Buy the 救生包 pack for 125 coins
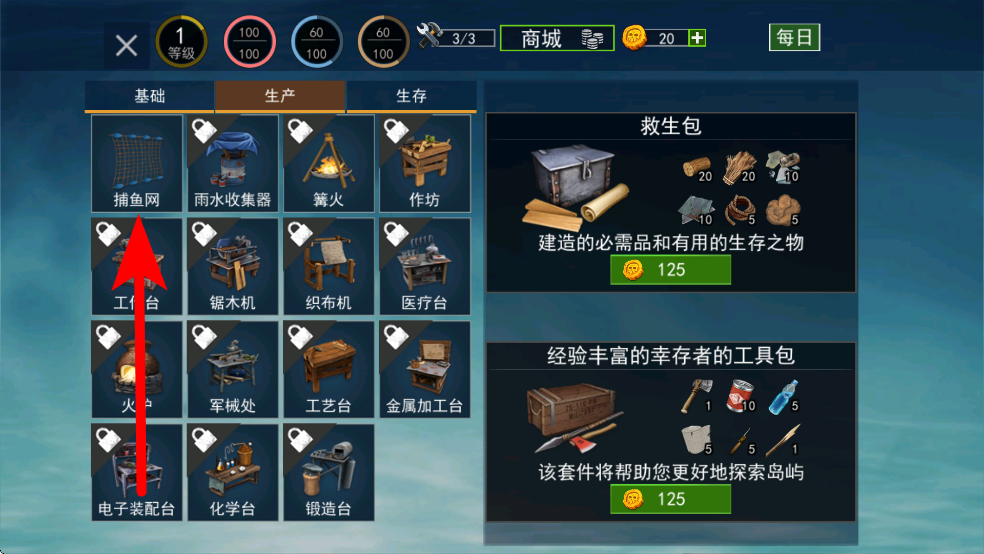Screen dimensions: 984x554 pyautogui.click(x=670, y=270)
